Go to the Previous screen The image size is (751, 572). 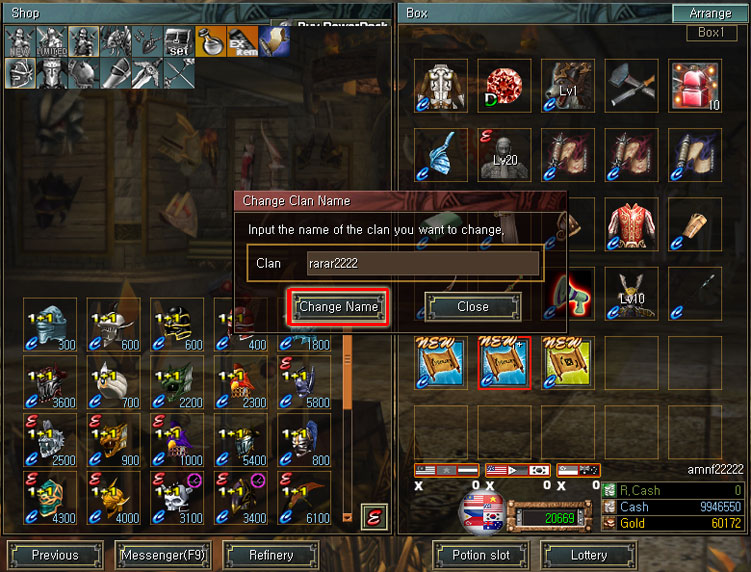(x=55, y=555)
